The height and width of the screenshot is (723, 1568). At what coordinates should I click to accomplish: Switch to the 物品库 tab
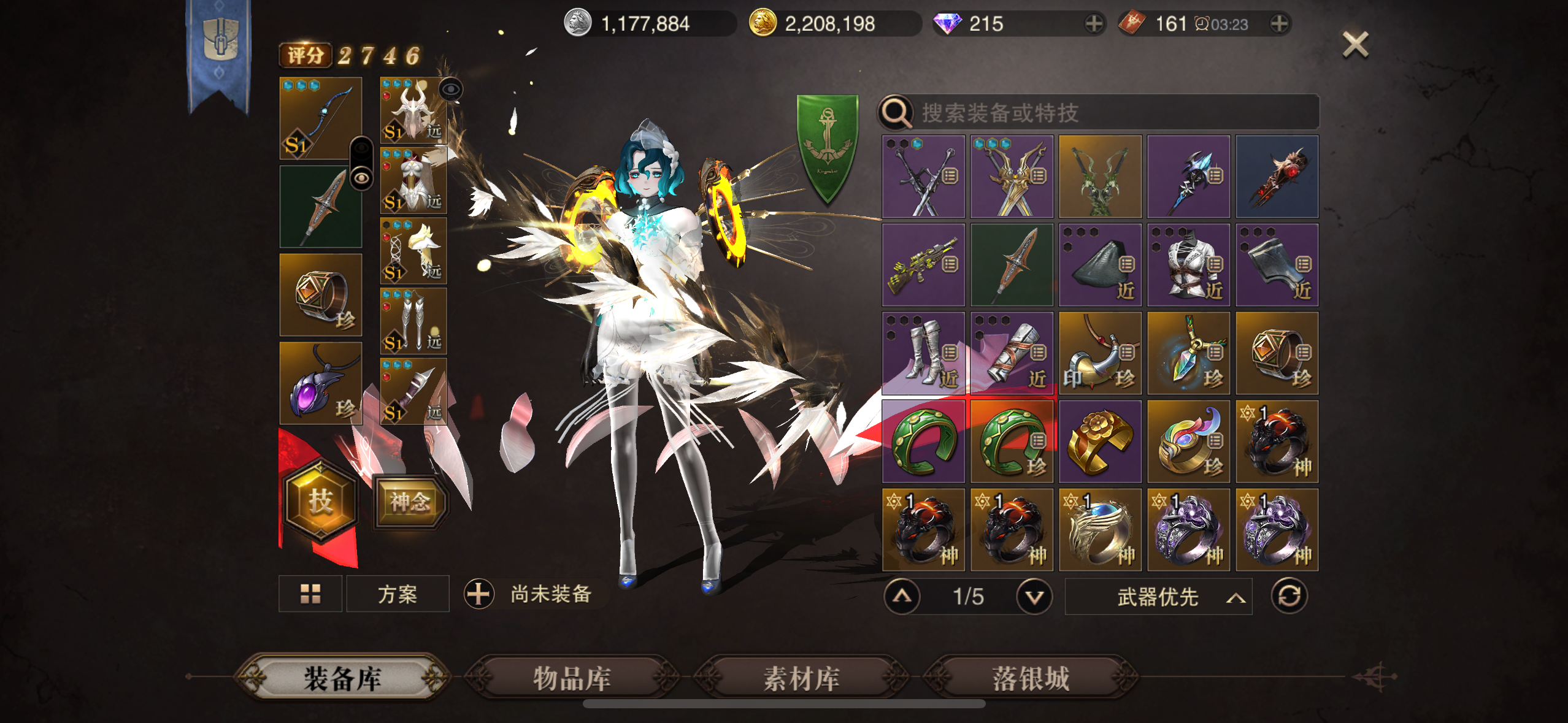[574, 678]
